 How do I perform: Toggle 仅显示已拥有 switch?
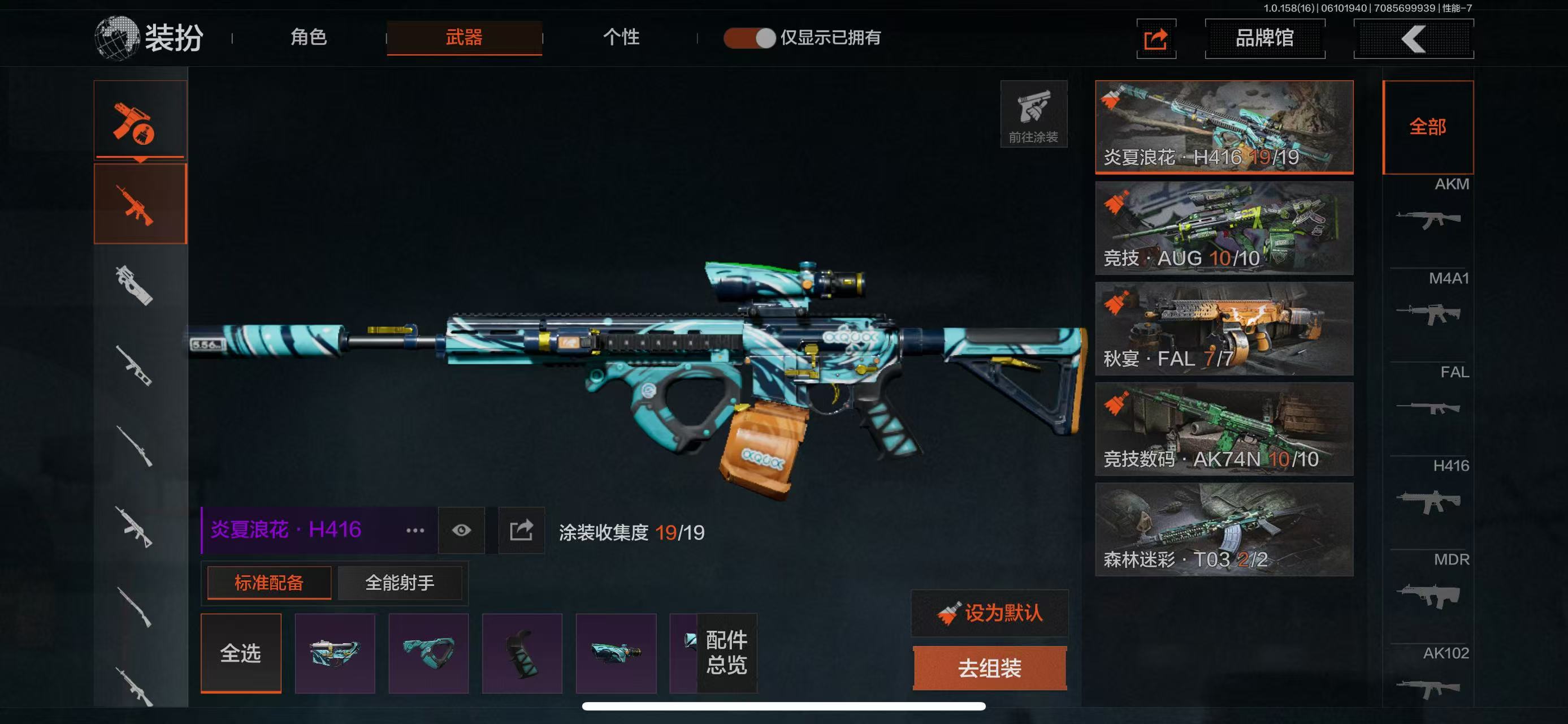[x=750, y=38]
